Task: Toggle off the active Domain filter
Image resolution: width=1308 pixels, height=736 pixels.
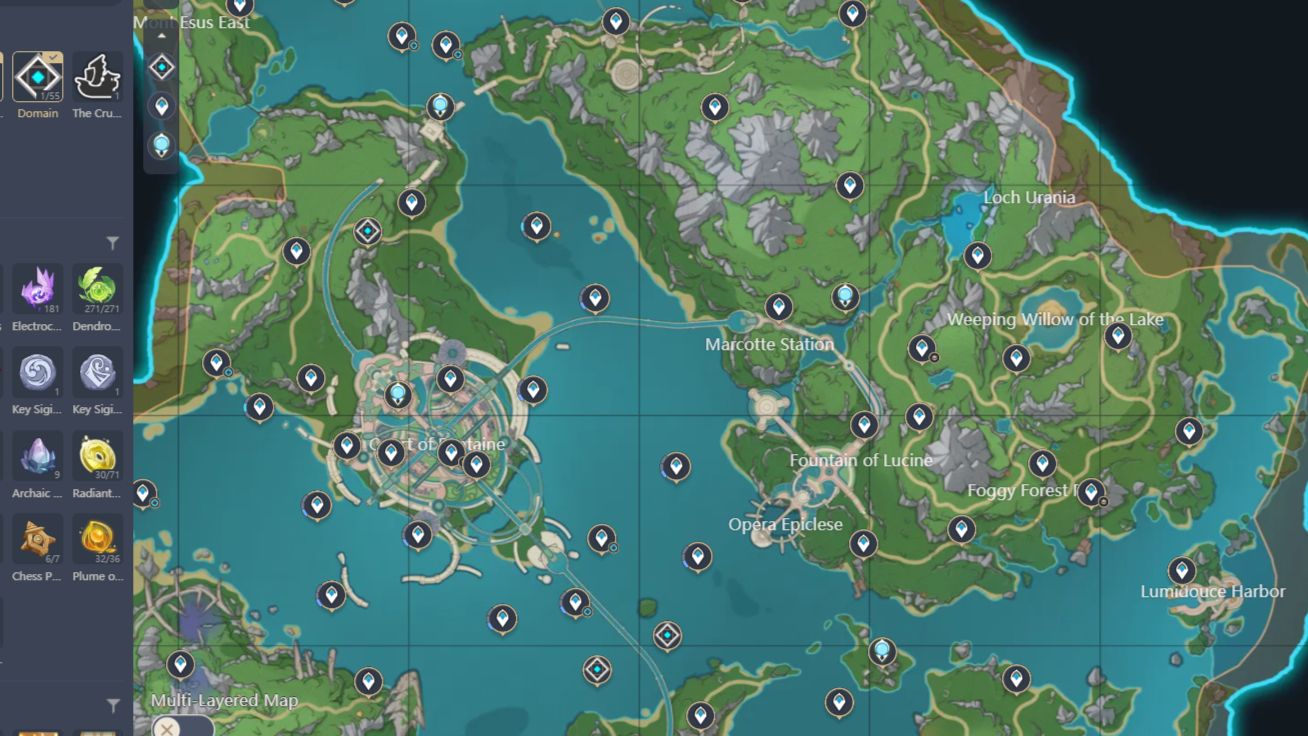Action: pos(36,78)
